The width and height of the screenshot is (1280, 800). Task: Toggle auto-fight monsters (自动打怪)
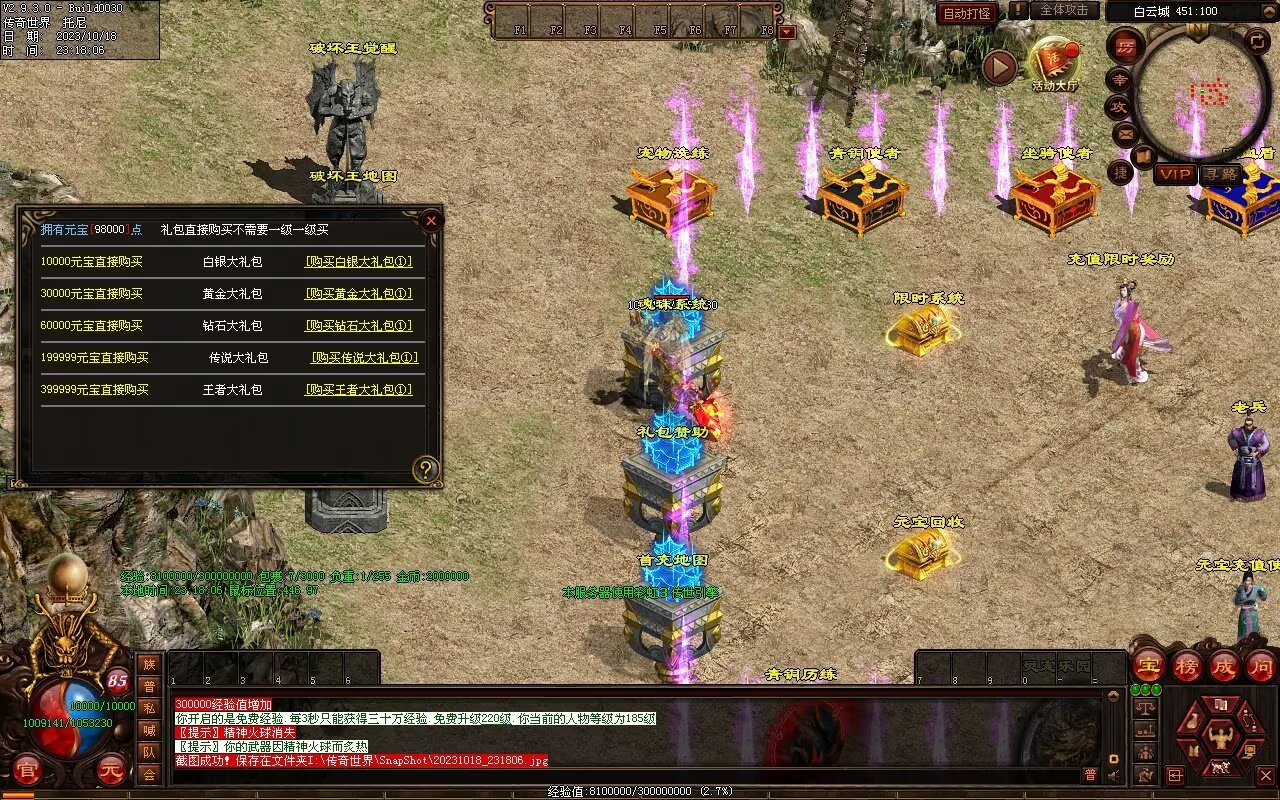point(967,13)
